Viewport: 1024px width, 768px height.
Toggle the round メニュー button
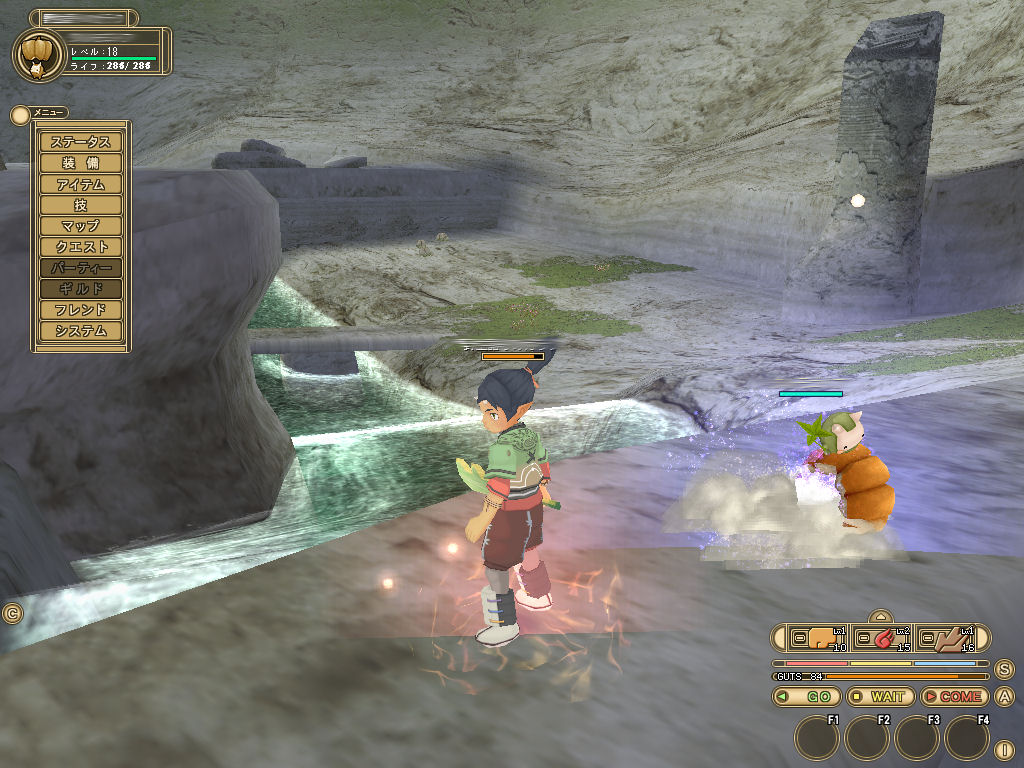(19, 114)
